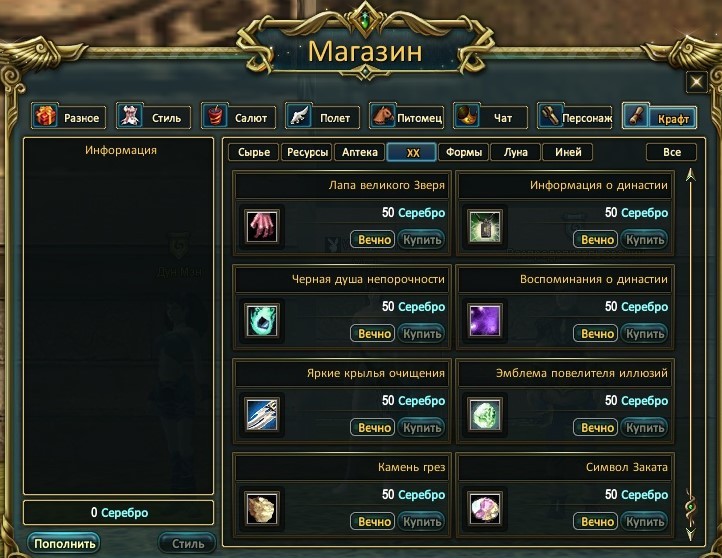This screenshot has width=722, height=558.
Task: Top up silver with Пополнить
Action: (64, 544)
